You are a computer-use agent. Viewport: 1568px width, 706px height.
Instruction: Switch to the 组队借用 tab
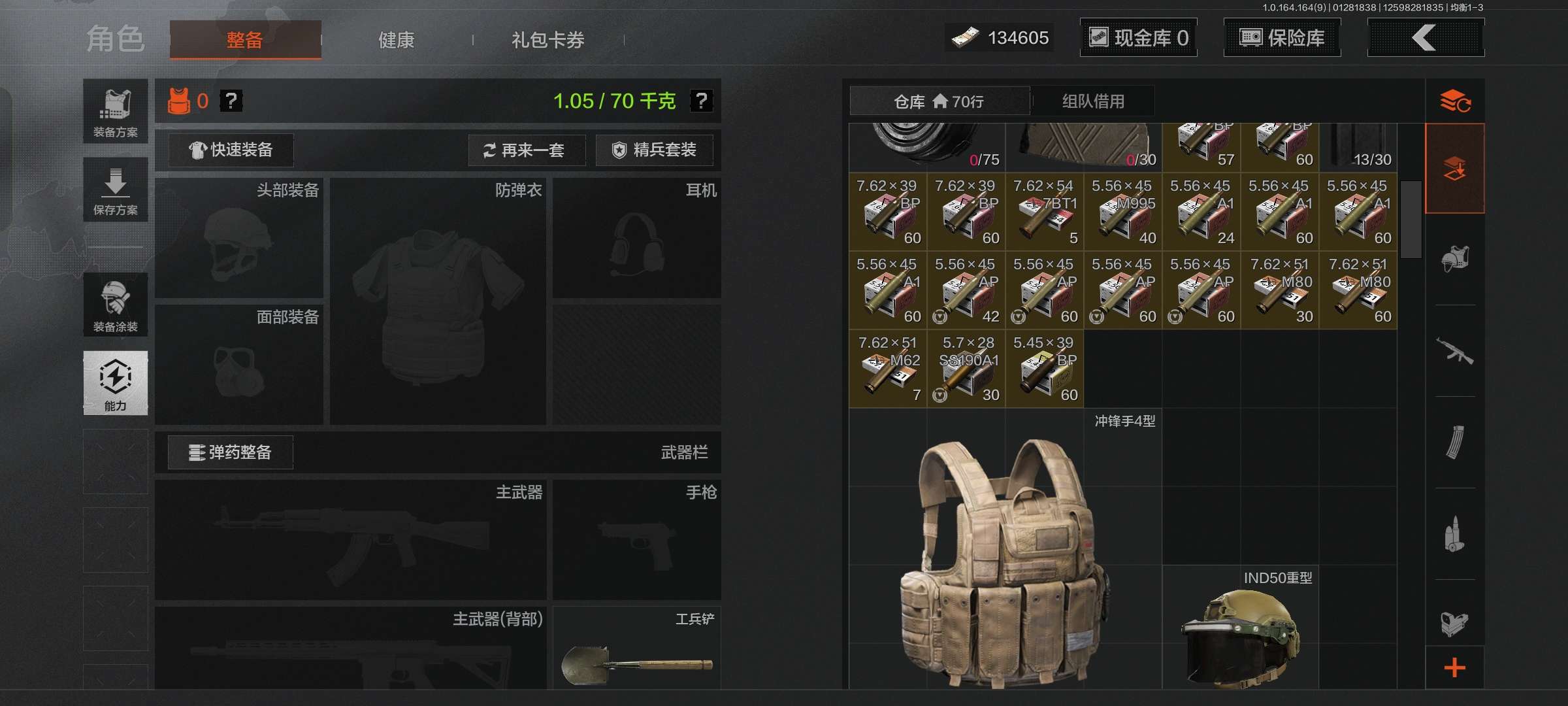point(1093,101)
